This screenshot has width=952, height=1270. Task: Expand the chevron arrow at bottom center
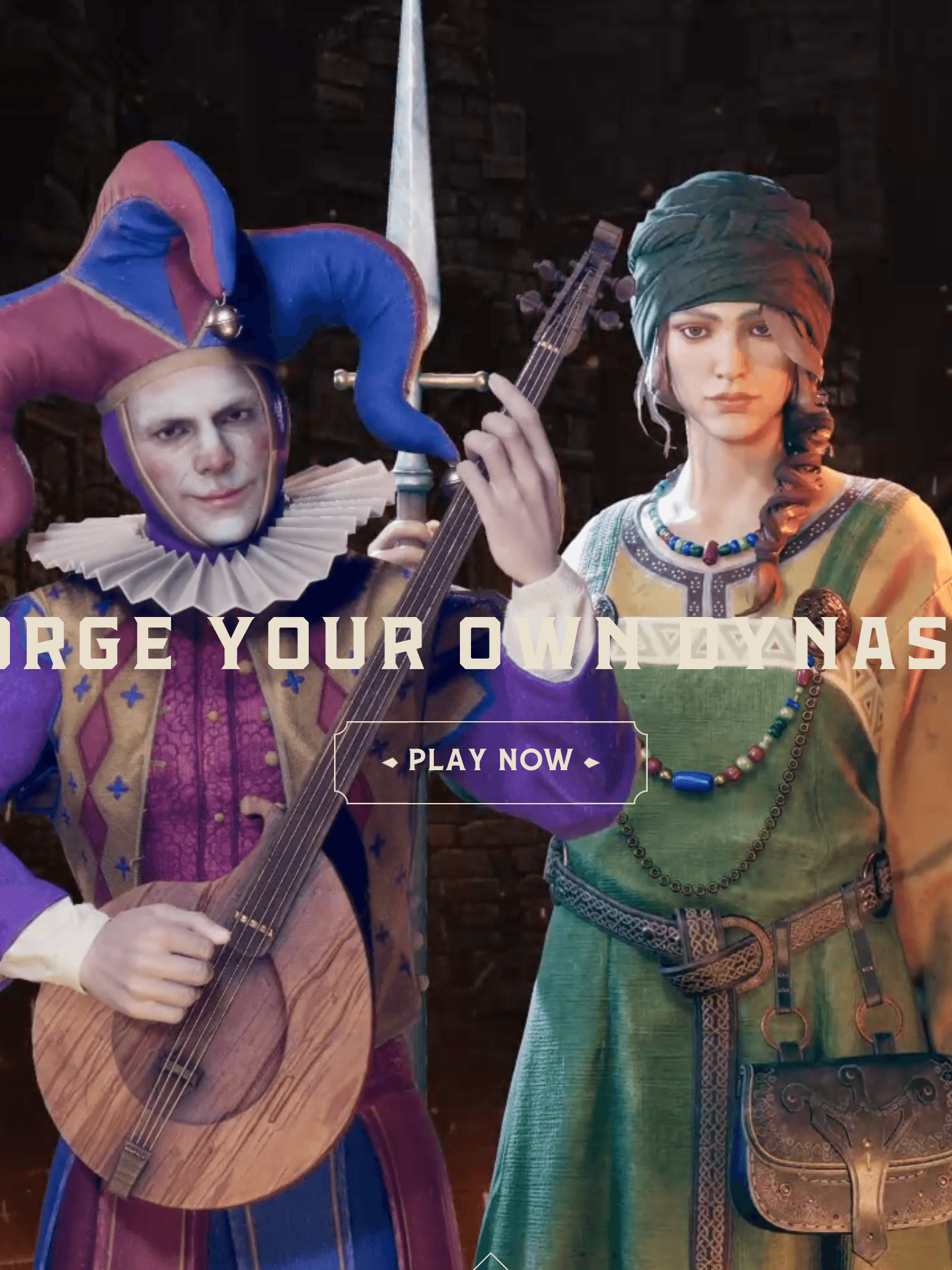tap(490, 1259)
